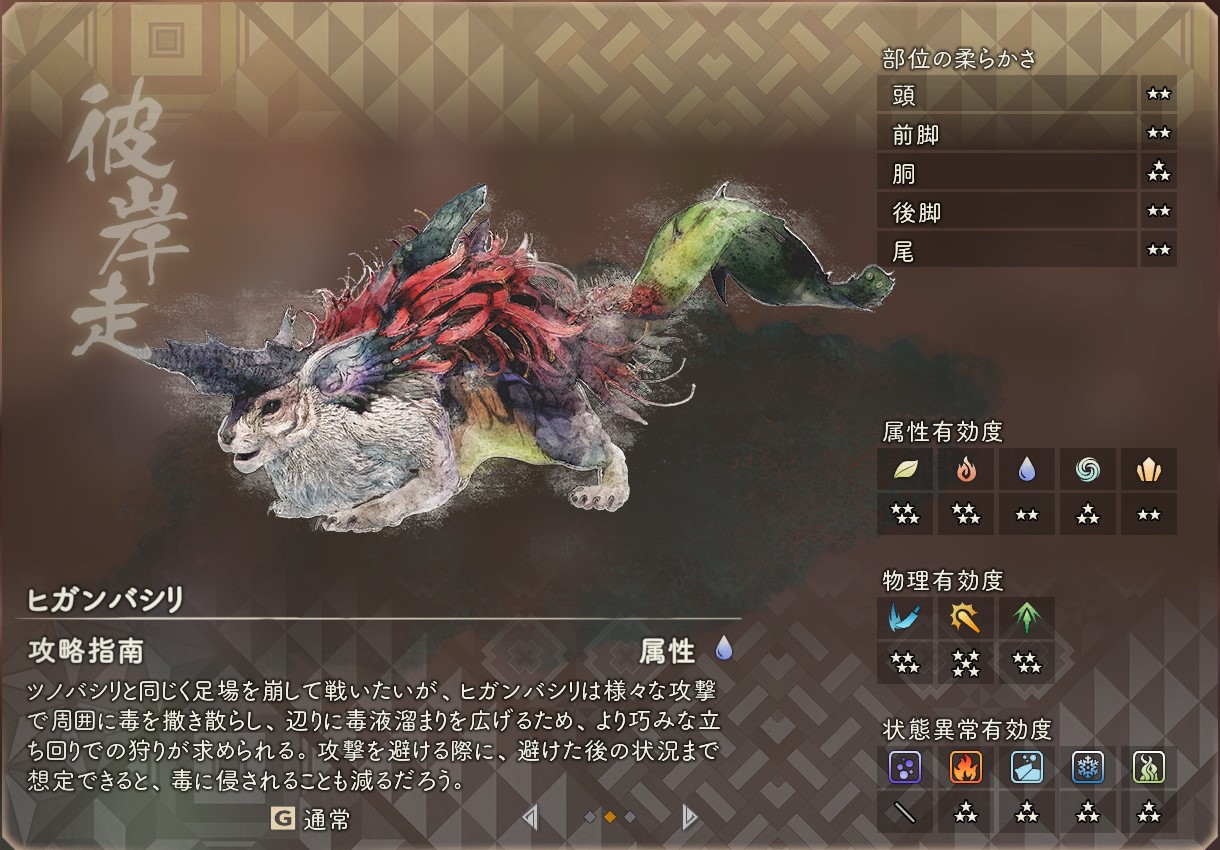Select the blue slash damage icon
Viewport: 1220px width, 850px height.
pos(905,619)
